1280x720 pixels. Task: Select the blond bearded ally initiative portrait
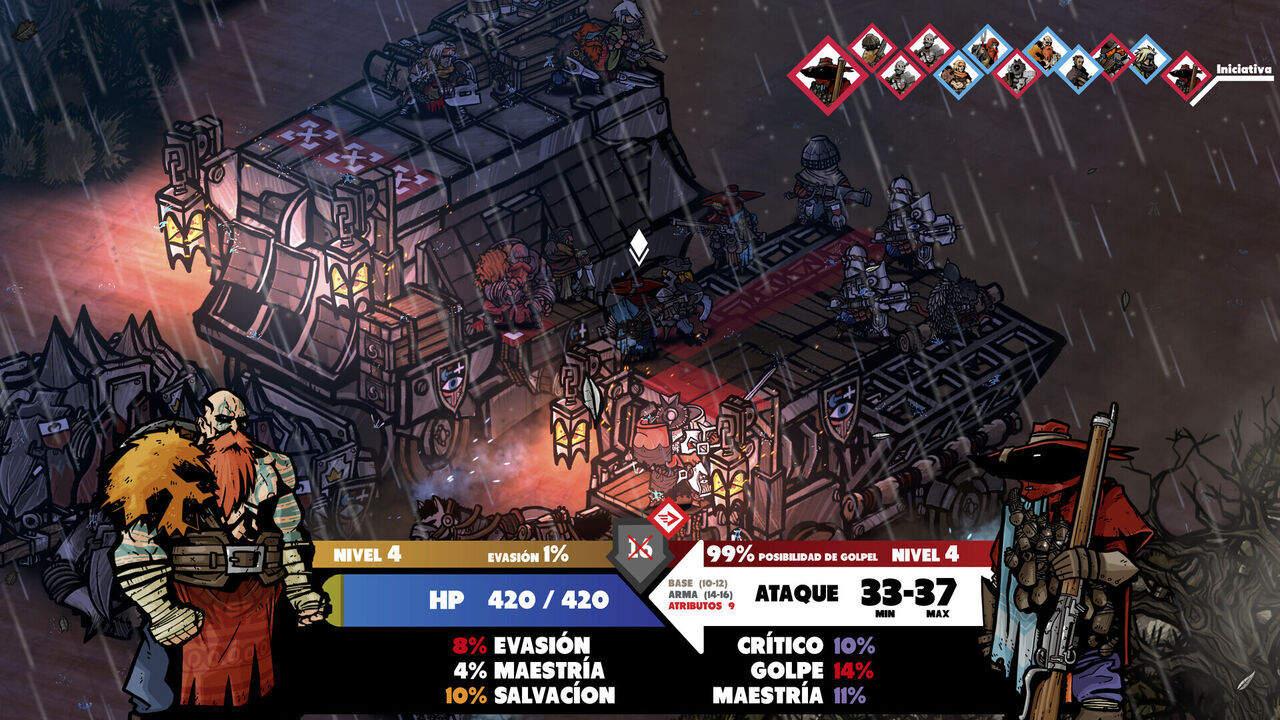958,75
